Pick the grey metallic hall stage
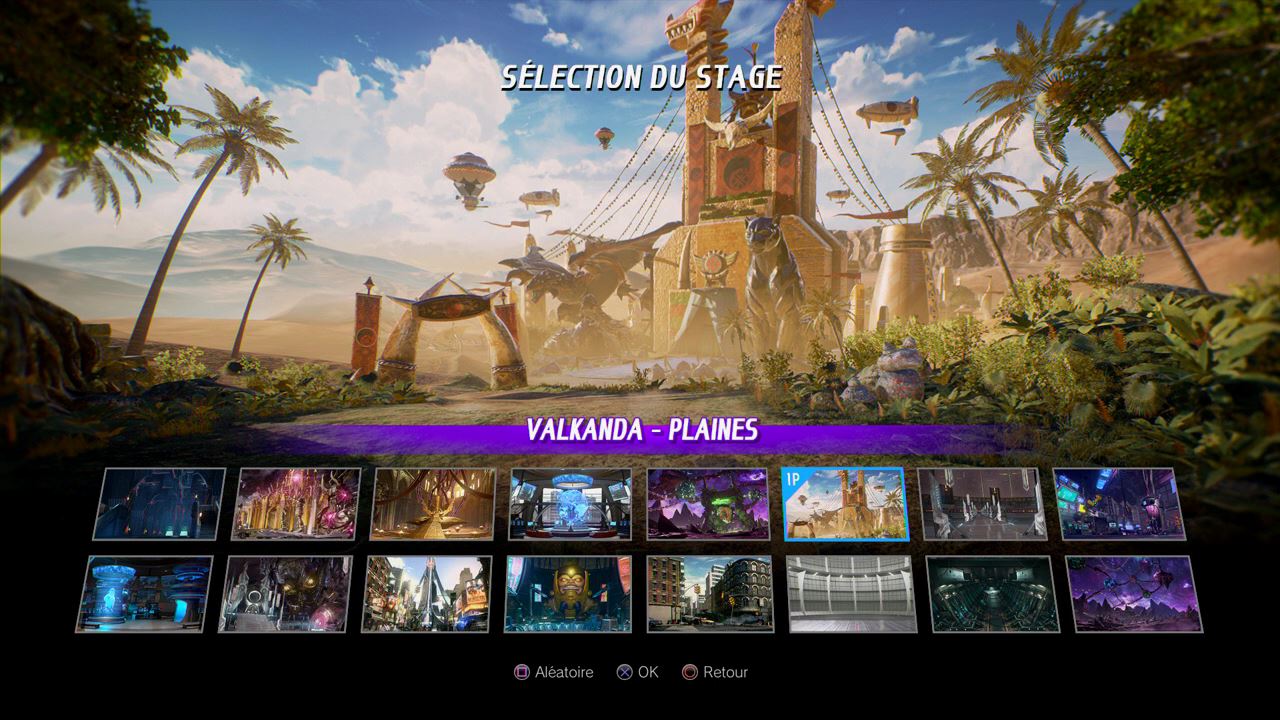This screenshot has height=720, width=1280. pyautogui.click(x=981, y=504)
